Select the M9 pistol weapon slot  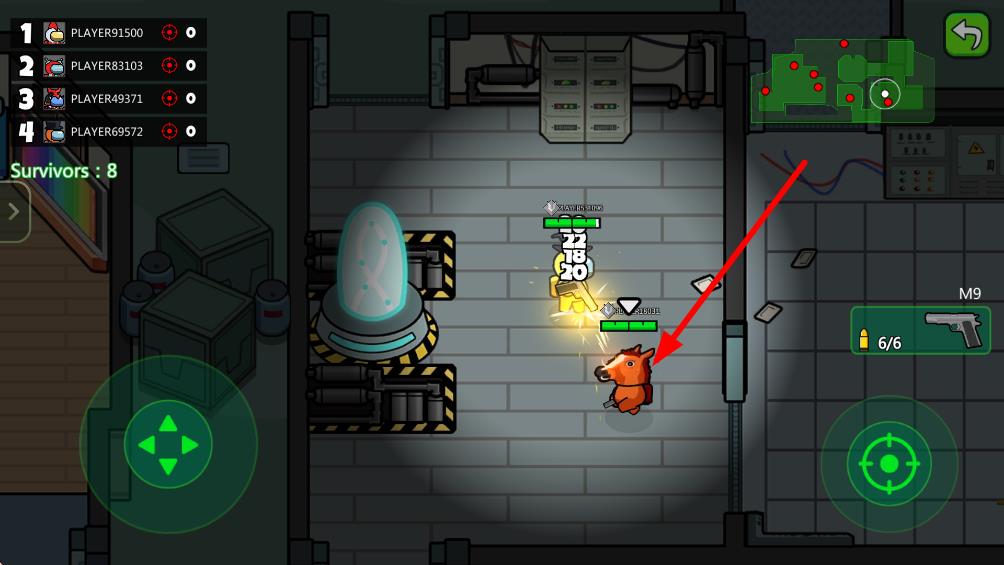920,330
